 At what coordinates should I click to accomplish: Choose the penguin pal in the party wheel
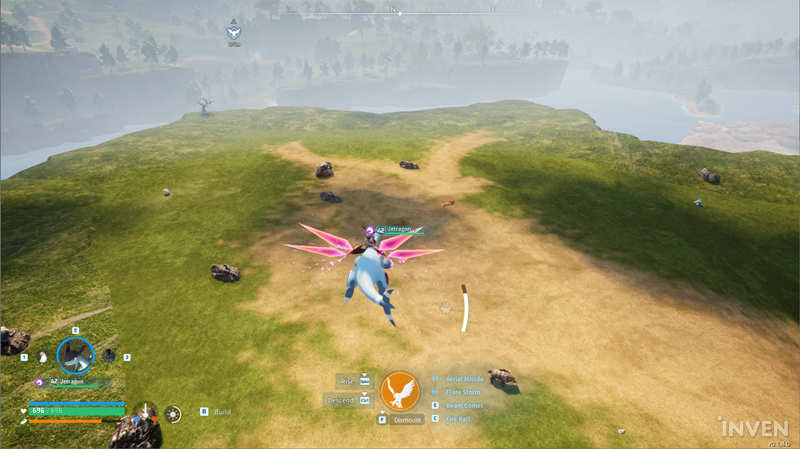41,356
